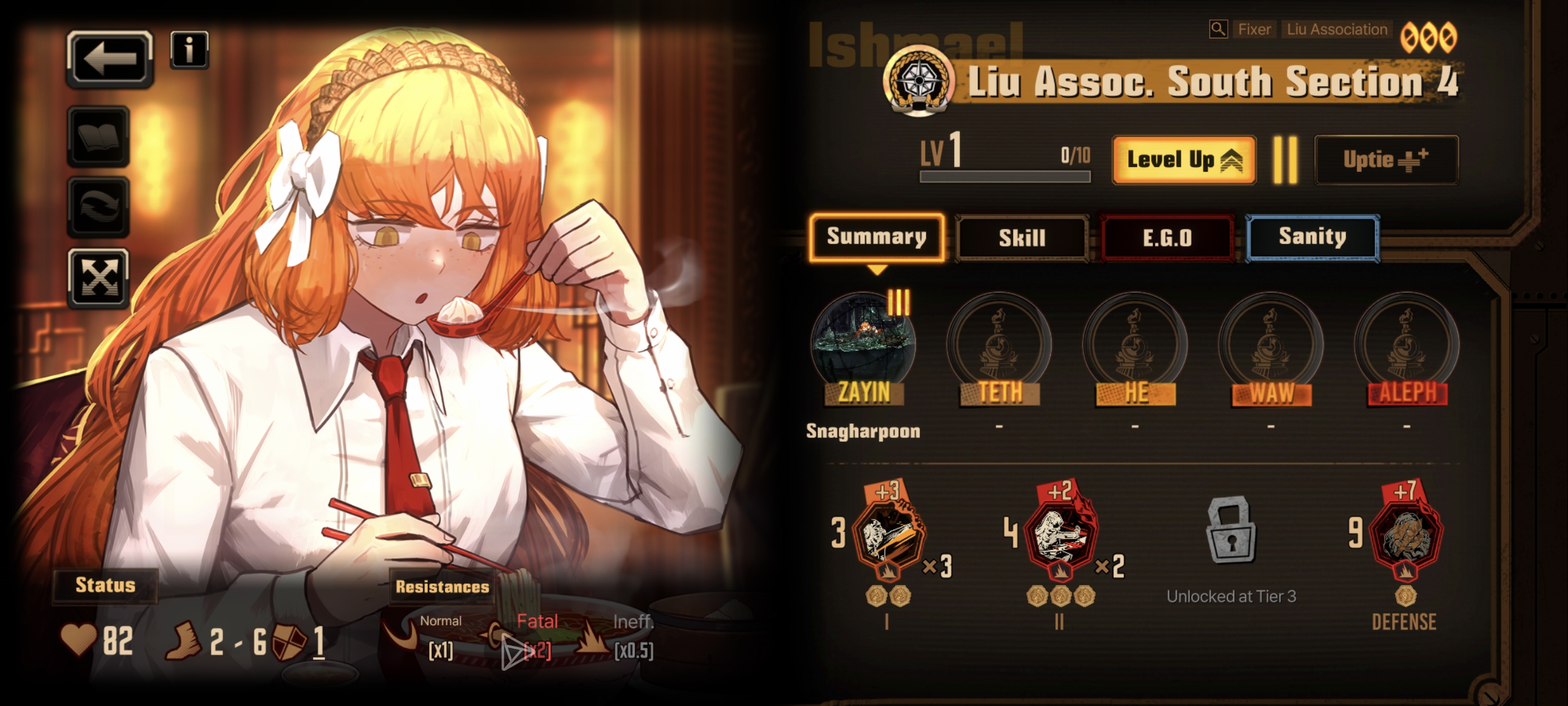Expand artwork with the crossed-arrows button
1568x706 pixels.
coord(99,278)
